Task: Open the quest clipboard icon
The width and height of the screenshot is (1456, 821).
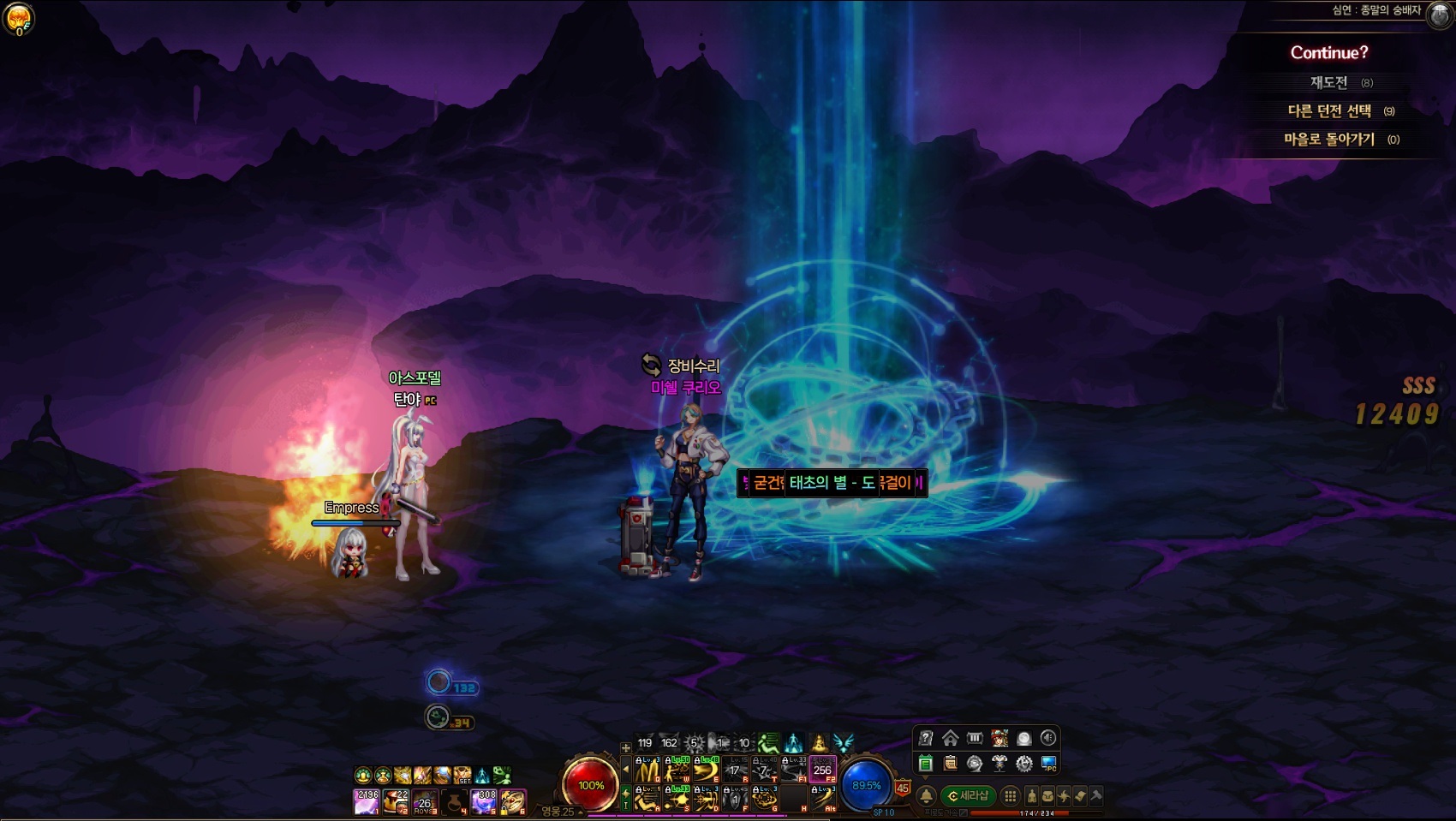Action: click(950, 764)
